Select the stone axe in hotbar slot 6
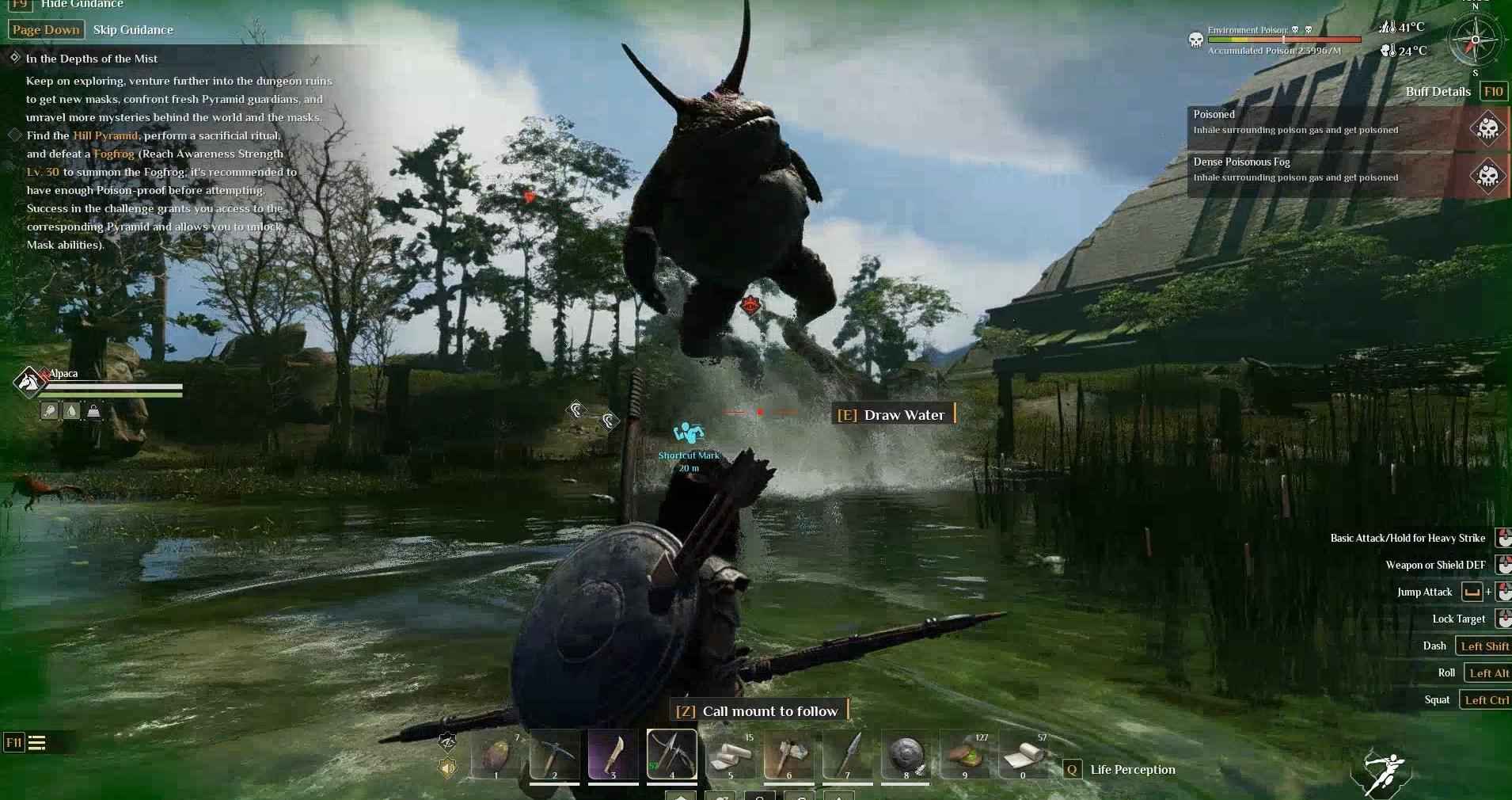 [x=788, y=756]
